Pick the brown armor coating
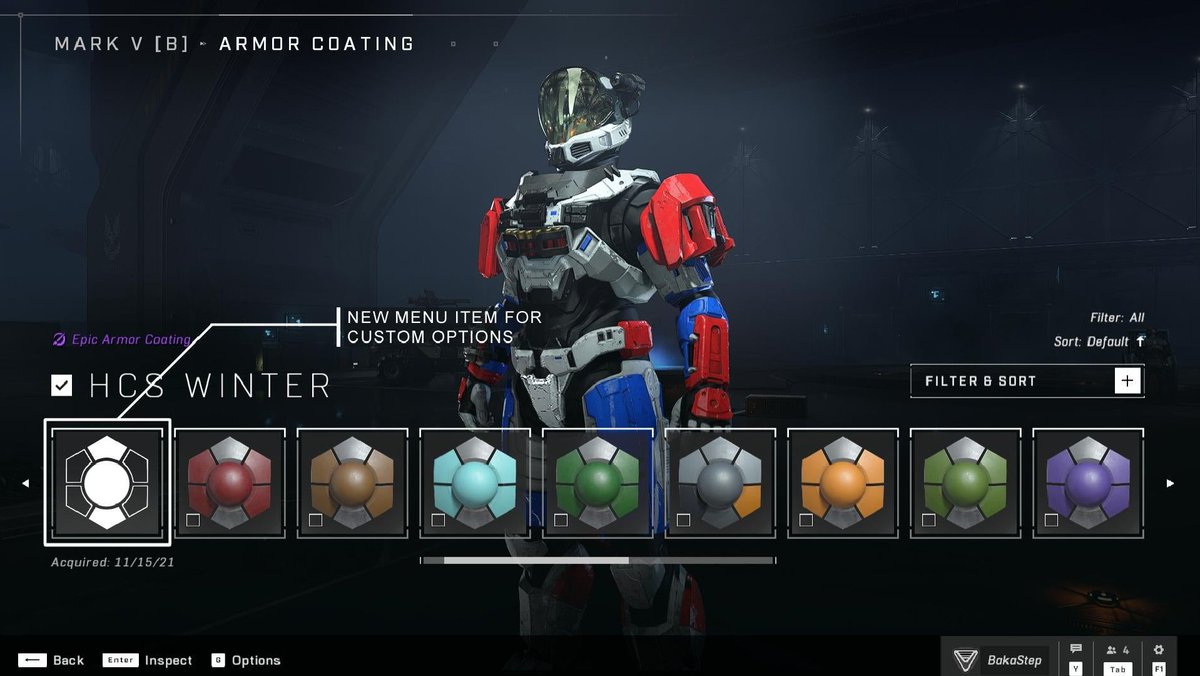1200x676 pixels. pos(353,483)
